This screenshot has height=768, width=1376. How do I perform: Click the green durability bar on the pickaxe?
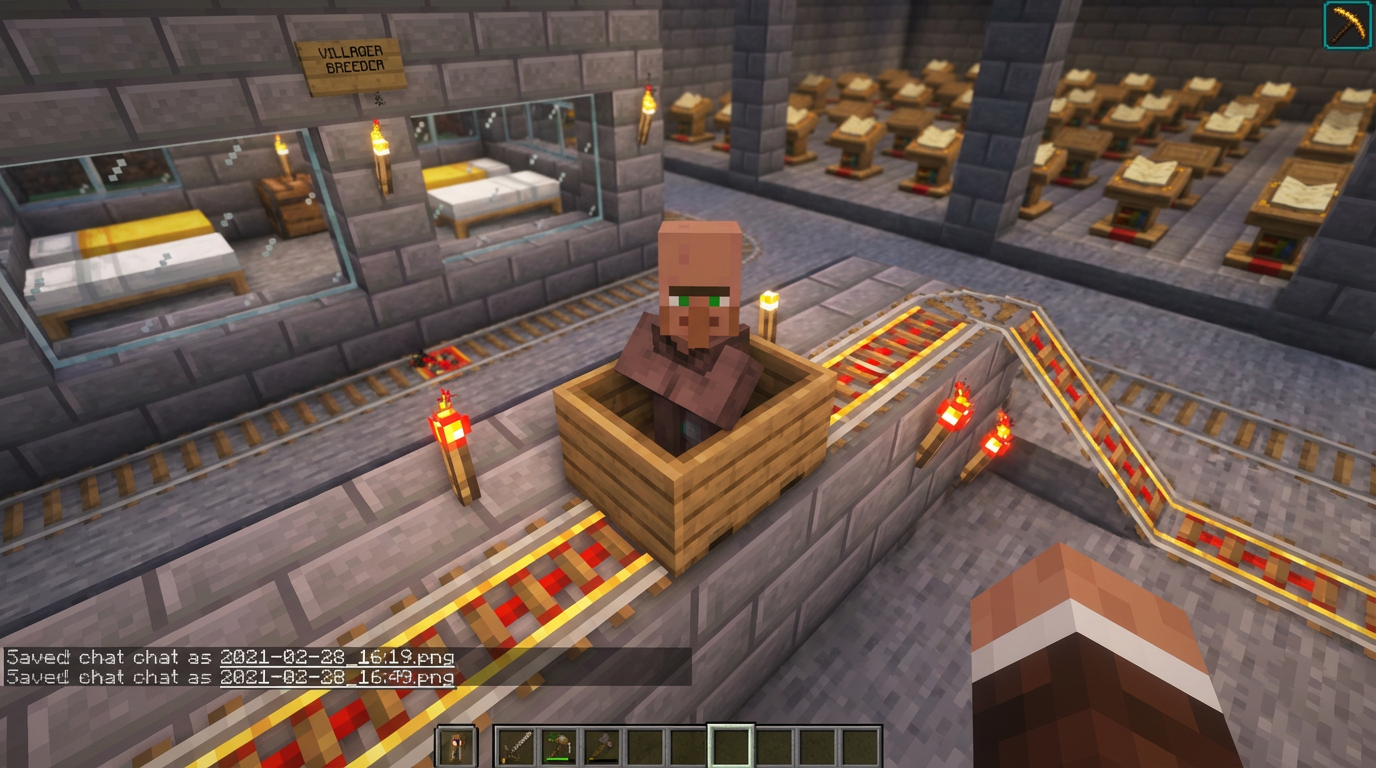(x=557, y=759)
